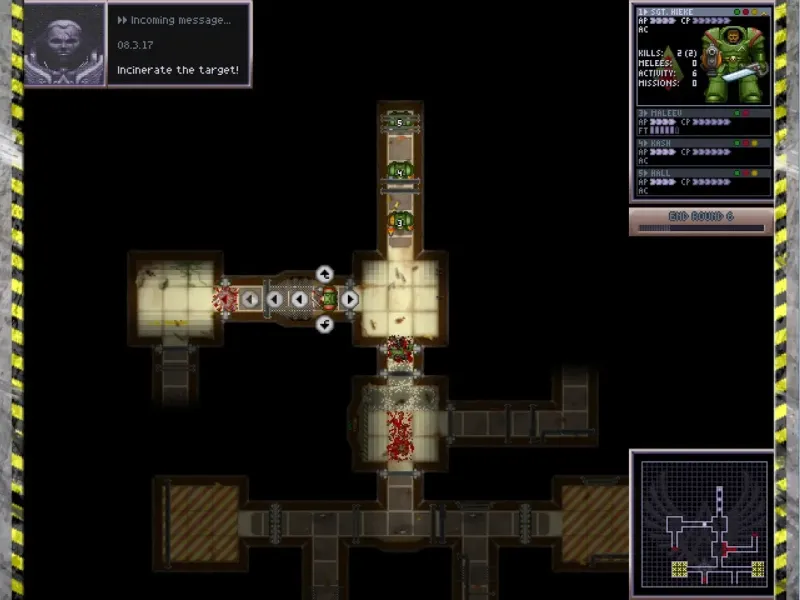Select squad member Maleev
This screenshot has height=600, width=800.
click(x=703, y=121)
